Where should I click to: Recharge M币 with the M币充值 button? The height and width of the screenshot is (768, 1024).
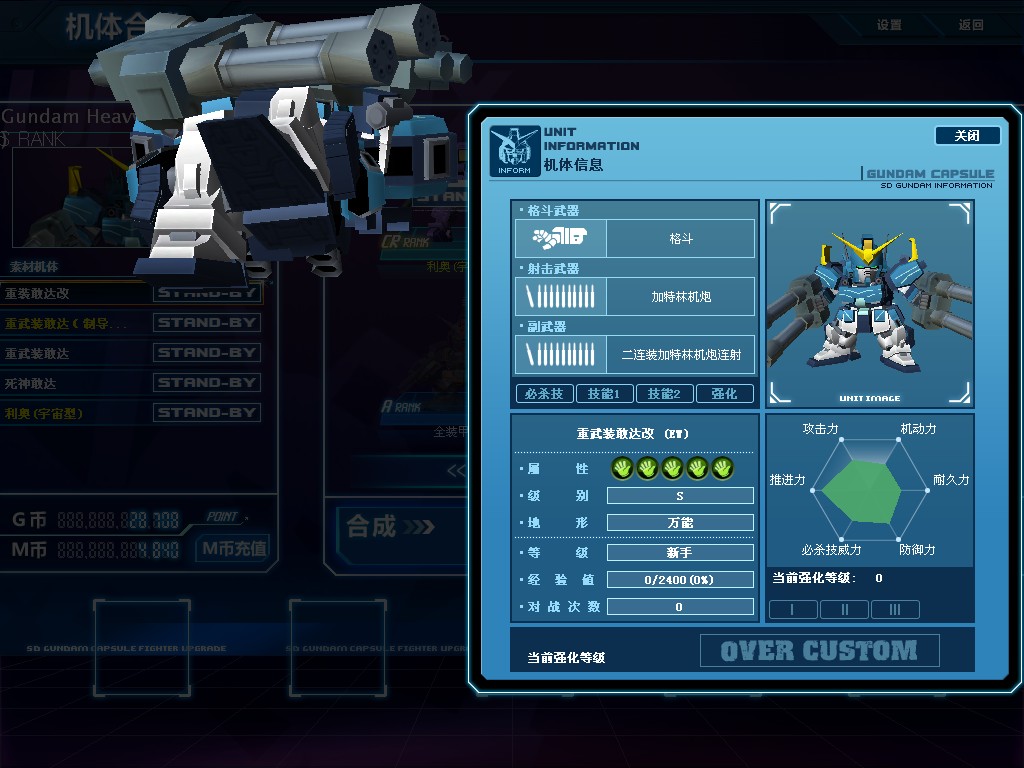234,548
